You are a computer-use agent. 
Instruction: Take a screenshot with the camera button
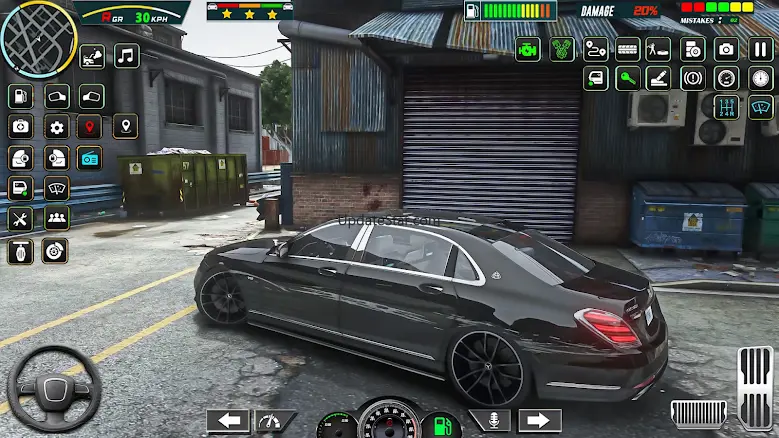726,49
